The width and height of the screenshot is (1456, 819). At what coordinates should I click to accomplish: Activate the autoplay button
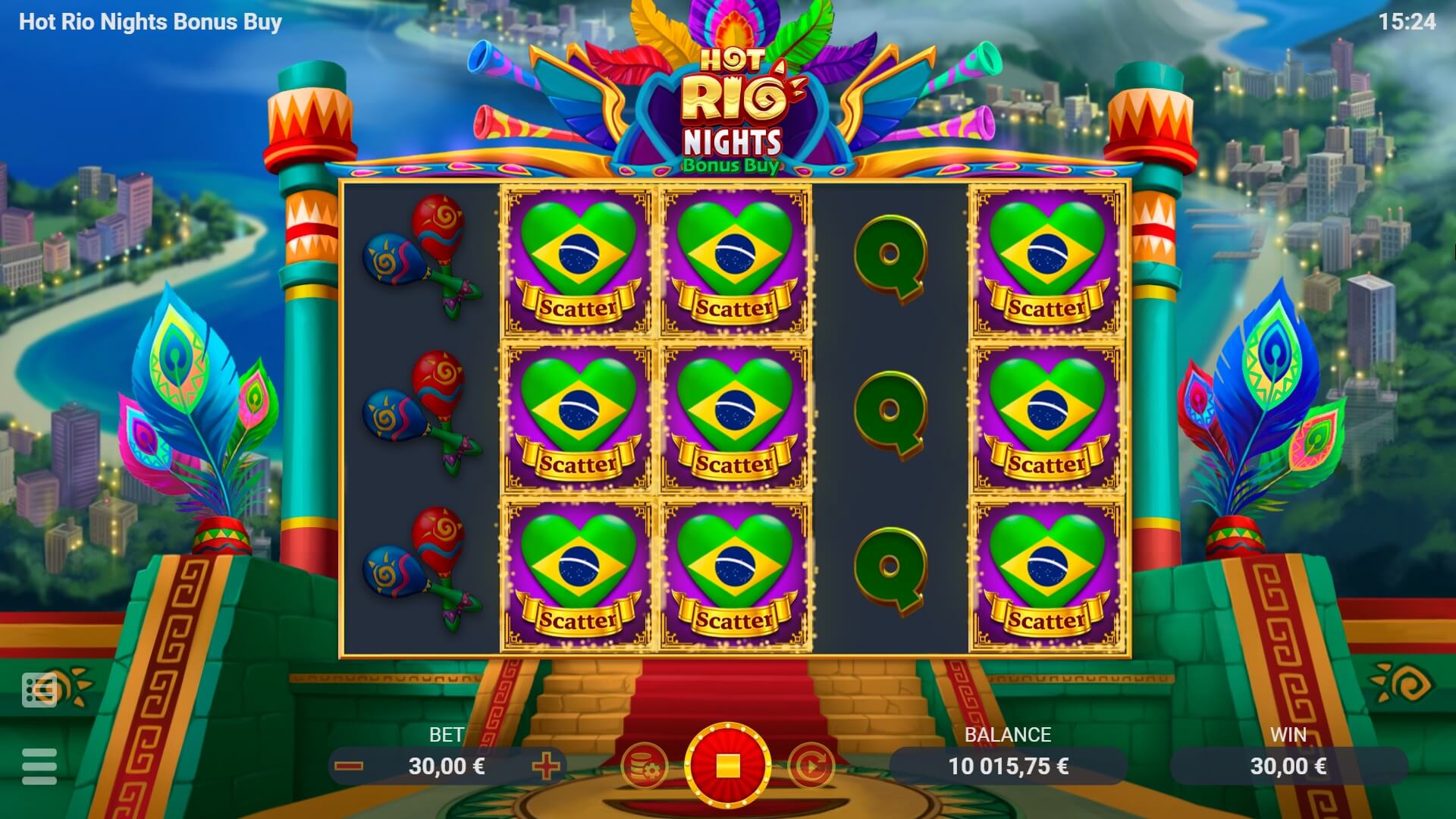tap(811, 766)
